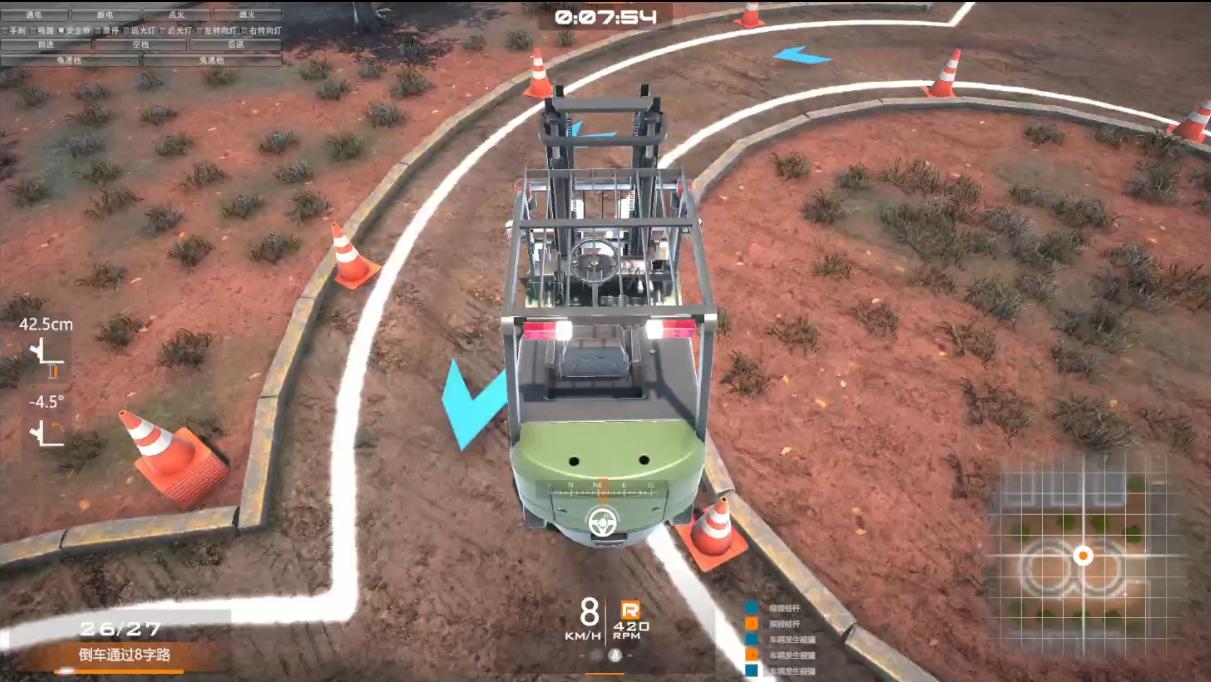Toggle the 手刹 handbrake checkbox
This screenshot has height=682, width=1211.
pyautogui.click(x=5, y=30)
